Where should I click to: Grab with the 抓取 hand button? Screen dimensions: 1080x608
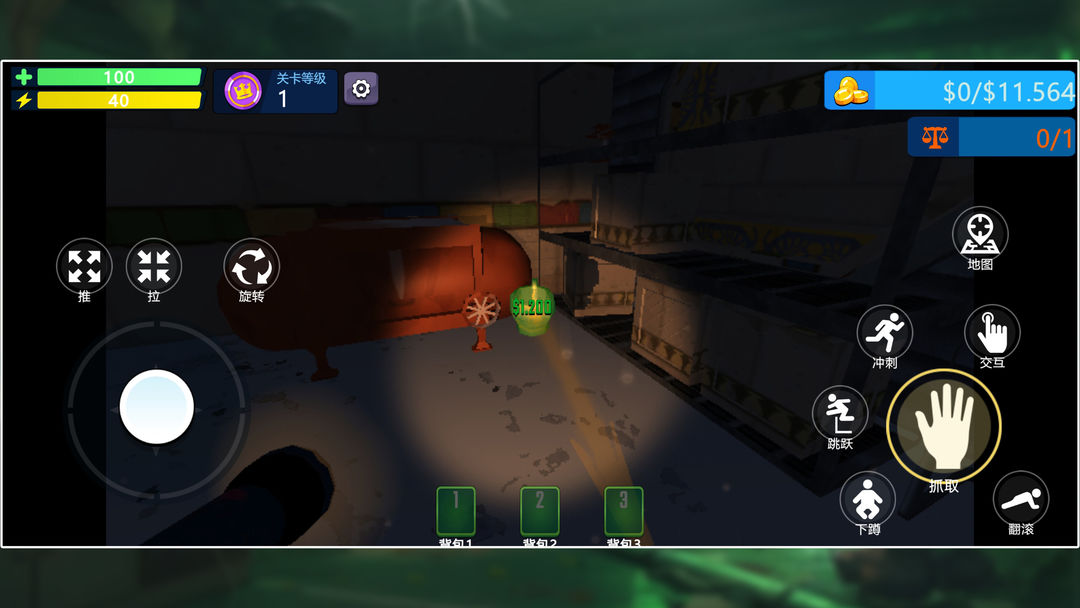[943, 425]
